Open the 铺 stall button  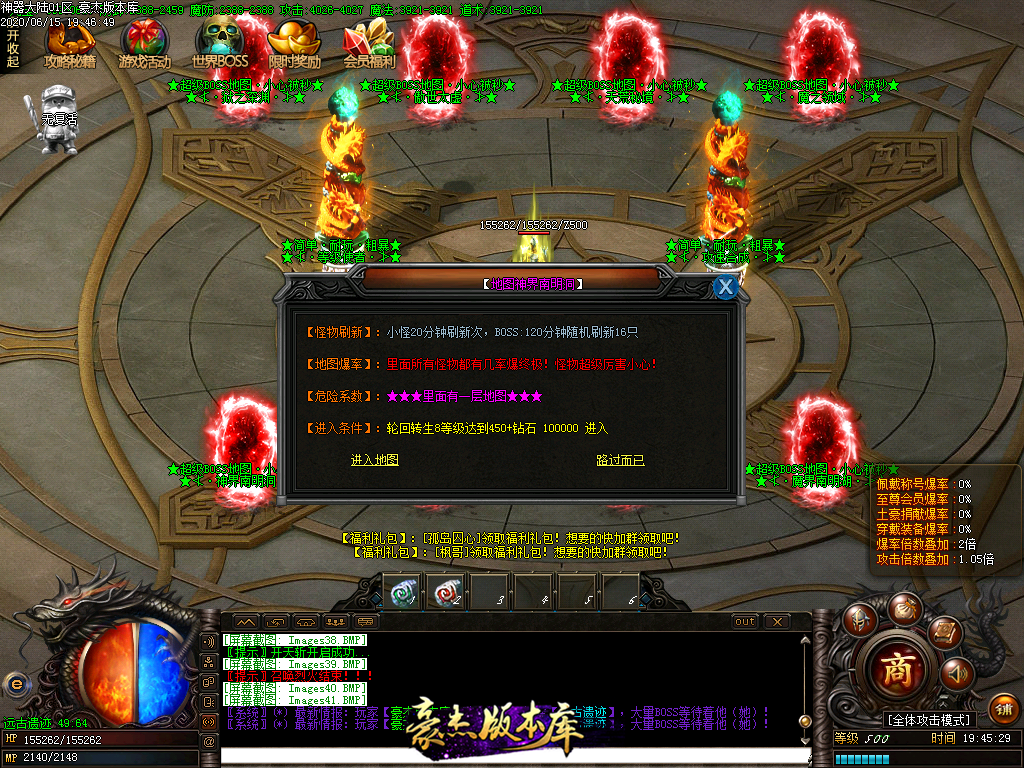point(1003,707)
